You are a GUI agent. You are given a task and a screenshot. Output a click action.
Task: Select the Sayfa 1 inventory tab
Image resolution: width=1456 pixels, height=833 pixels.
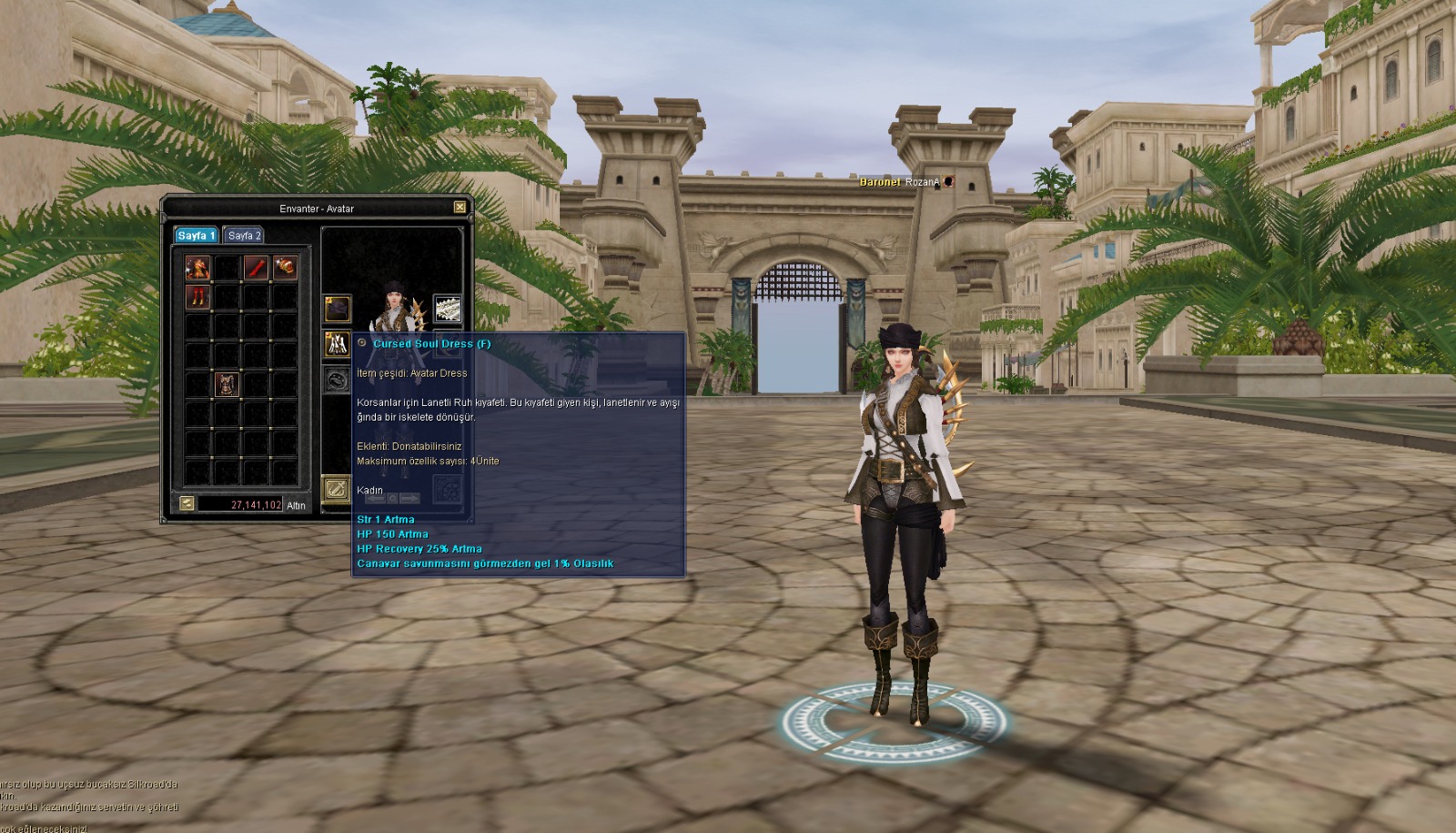click(196, 236)
